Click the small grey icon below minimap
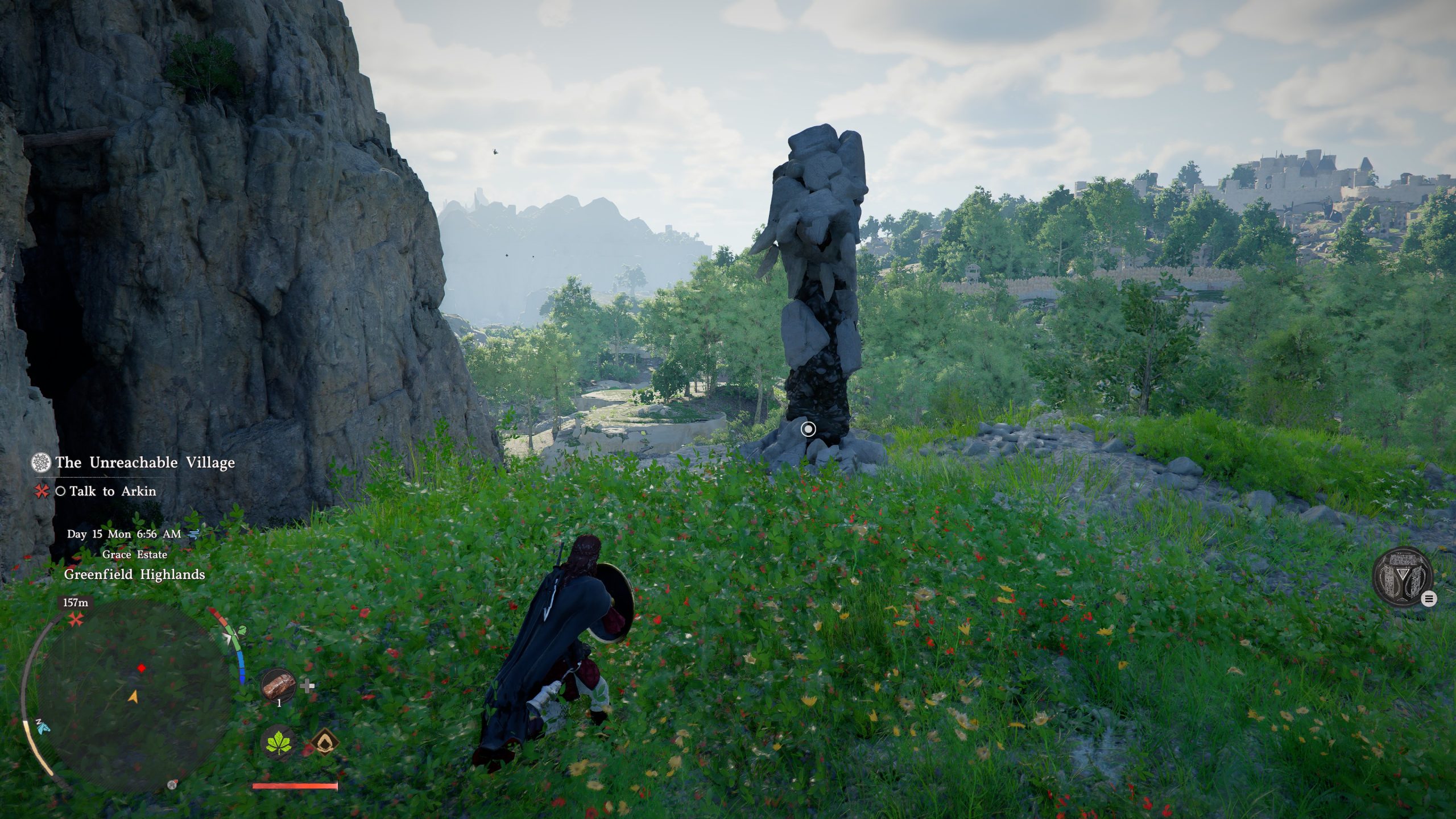The image size is (1456, 819). click(x=172, y=785)
